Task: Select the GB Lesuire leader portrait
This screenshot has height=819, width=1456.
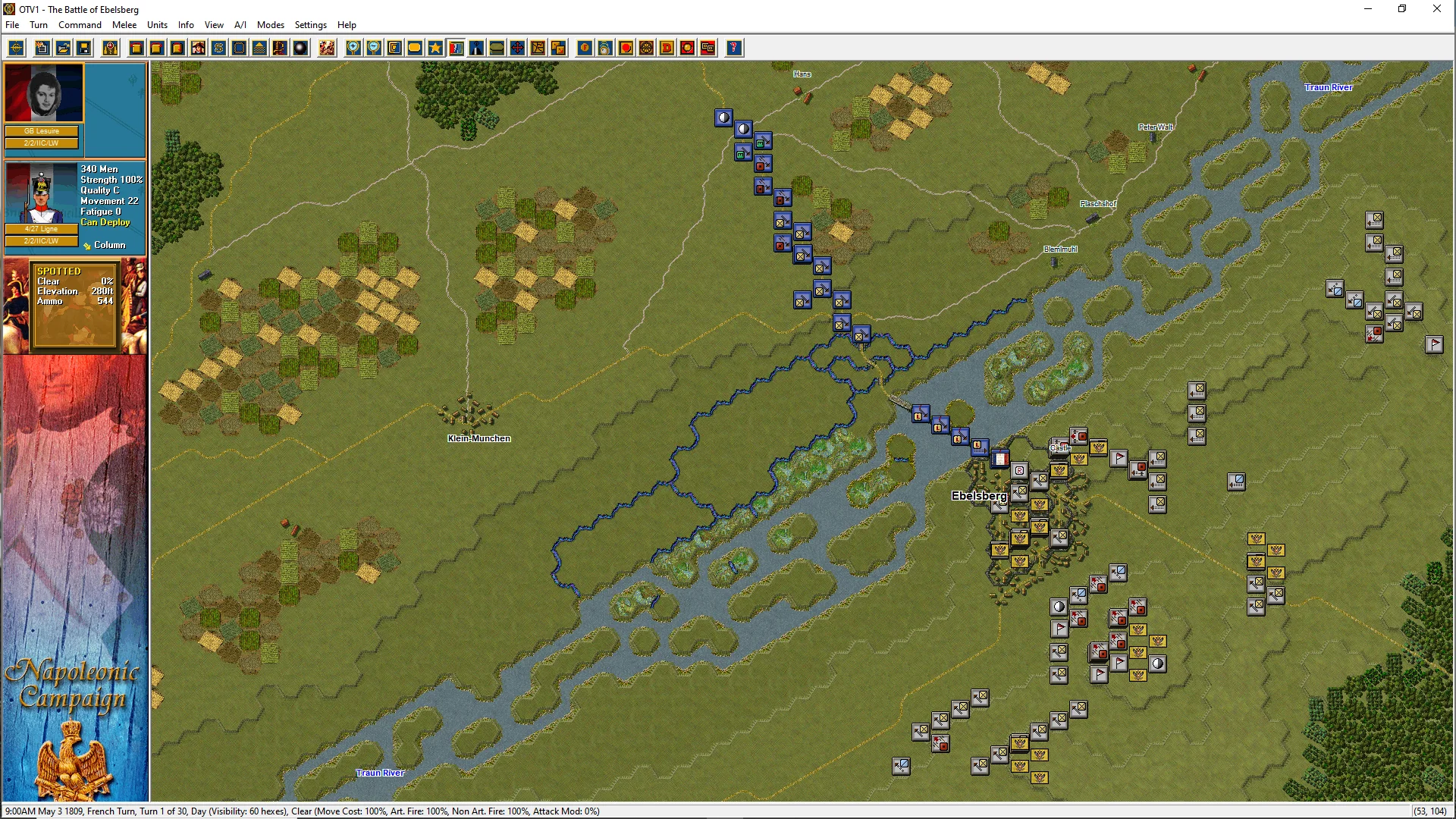Action: coord(43,93)
